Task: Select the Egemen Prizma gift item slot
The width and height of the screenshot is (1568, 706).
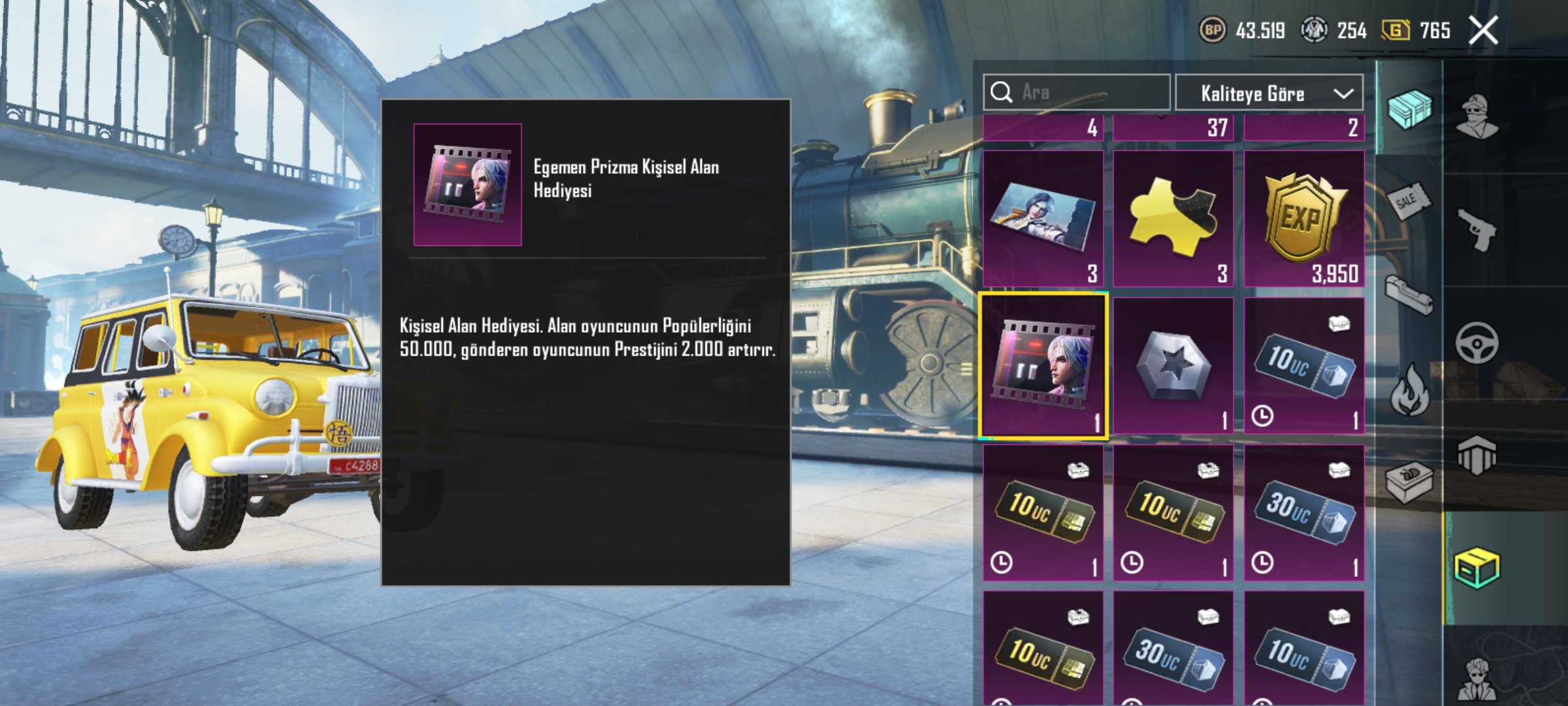Action: click(1043, 365)
